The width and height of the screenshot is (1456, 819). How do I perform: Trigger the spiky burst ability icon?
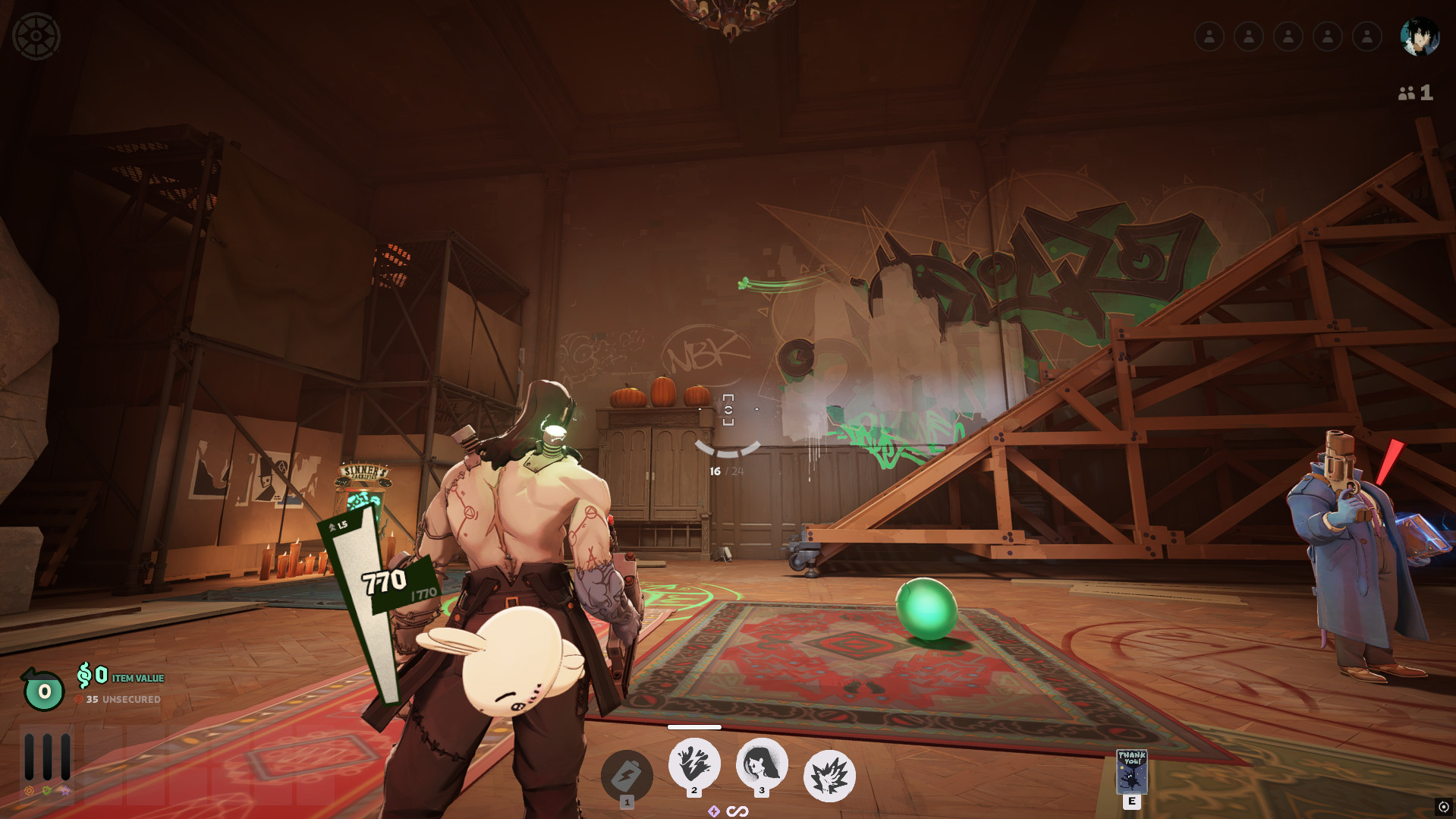point(829,776)
